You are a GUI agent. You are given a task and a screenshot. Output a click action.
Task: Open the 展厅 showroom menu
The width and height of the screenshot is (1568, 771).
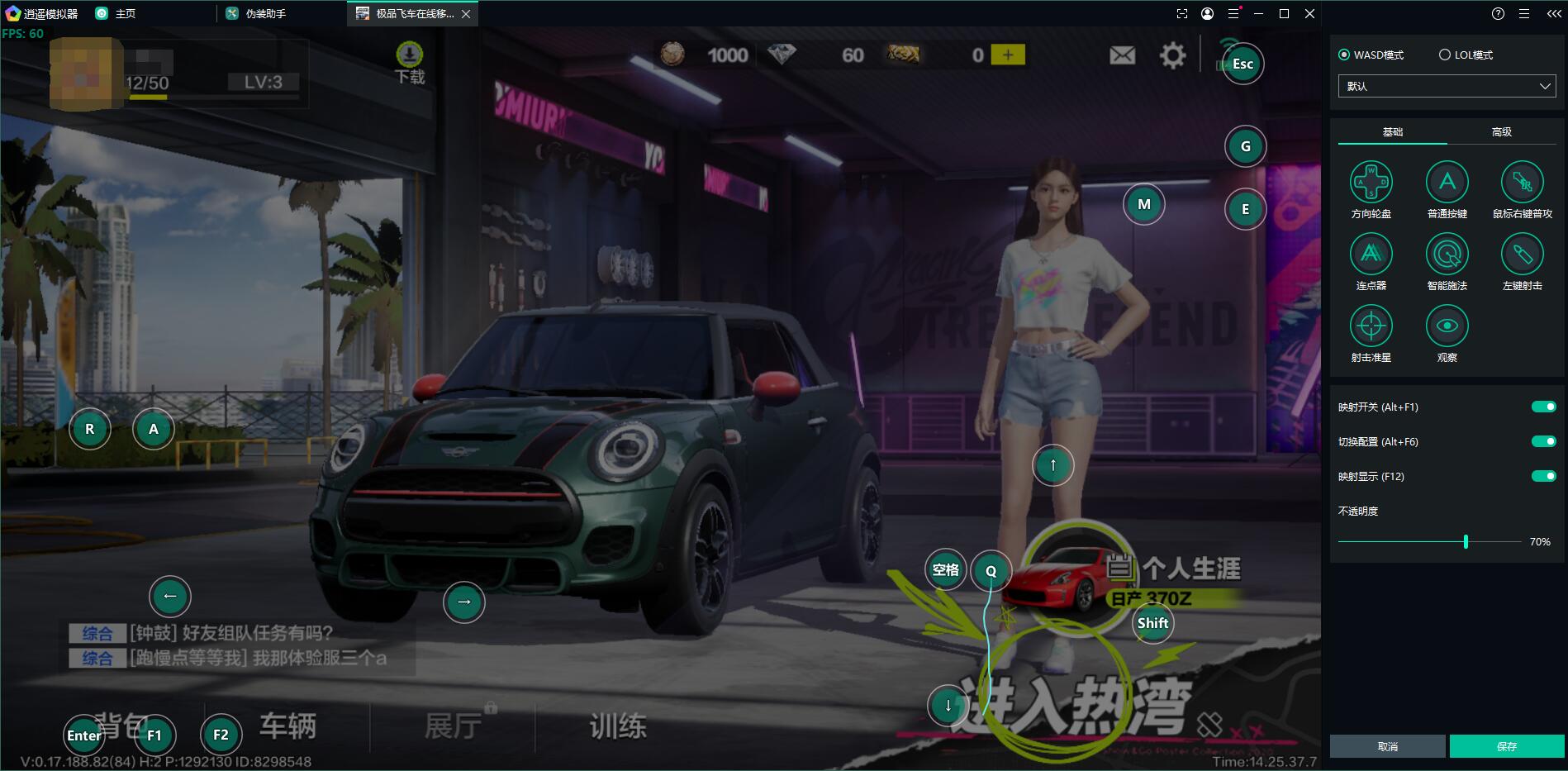tap(453, 726)
